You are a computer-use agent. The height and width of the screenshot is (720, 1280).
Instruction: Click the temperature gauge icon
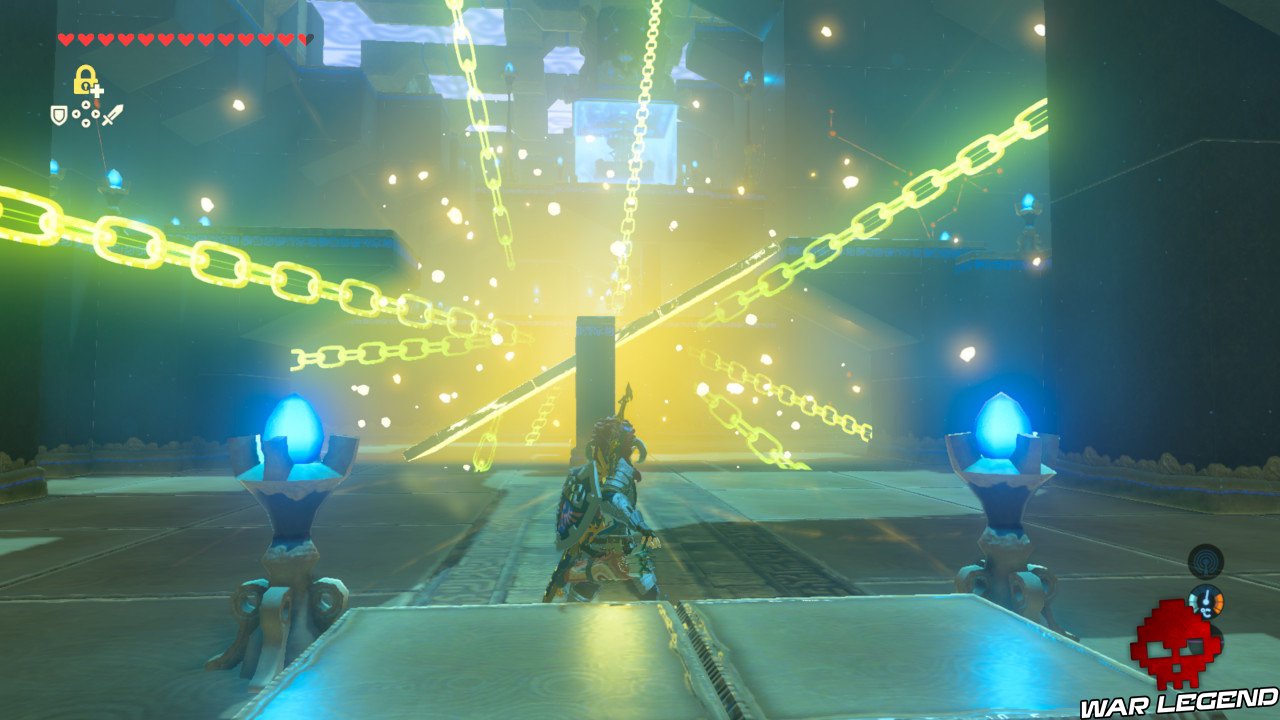point(1207,602)
